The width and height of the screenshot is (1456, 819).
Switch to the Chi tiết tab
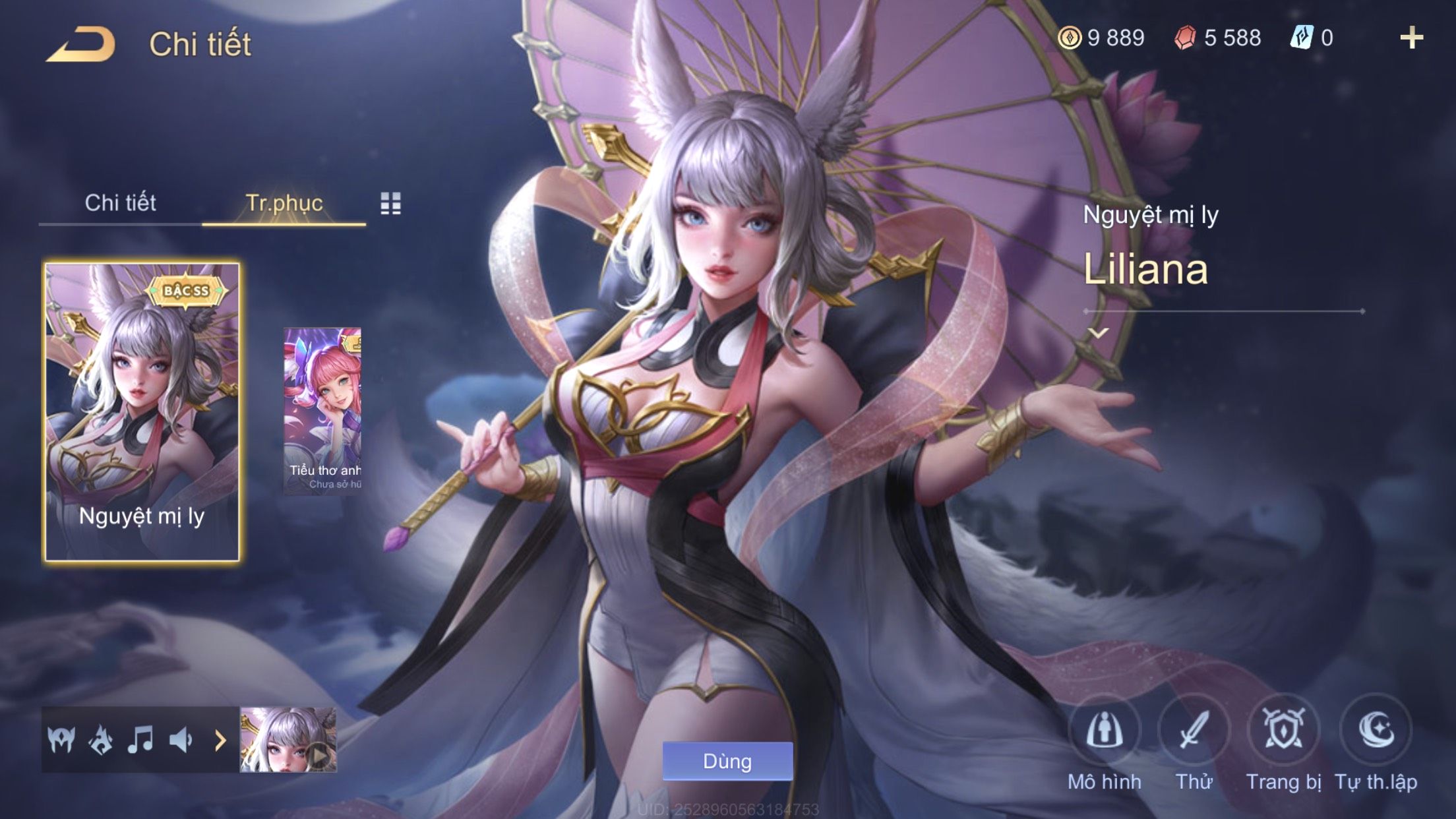[x=120, y=203]
